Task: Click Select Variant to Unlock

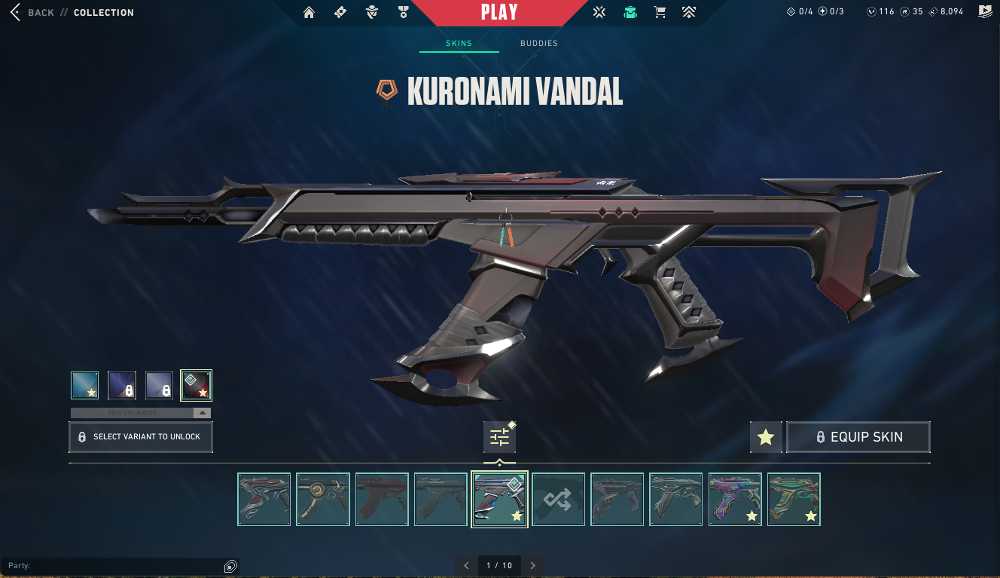Action: point(140,437)
